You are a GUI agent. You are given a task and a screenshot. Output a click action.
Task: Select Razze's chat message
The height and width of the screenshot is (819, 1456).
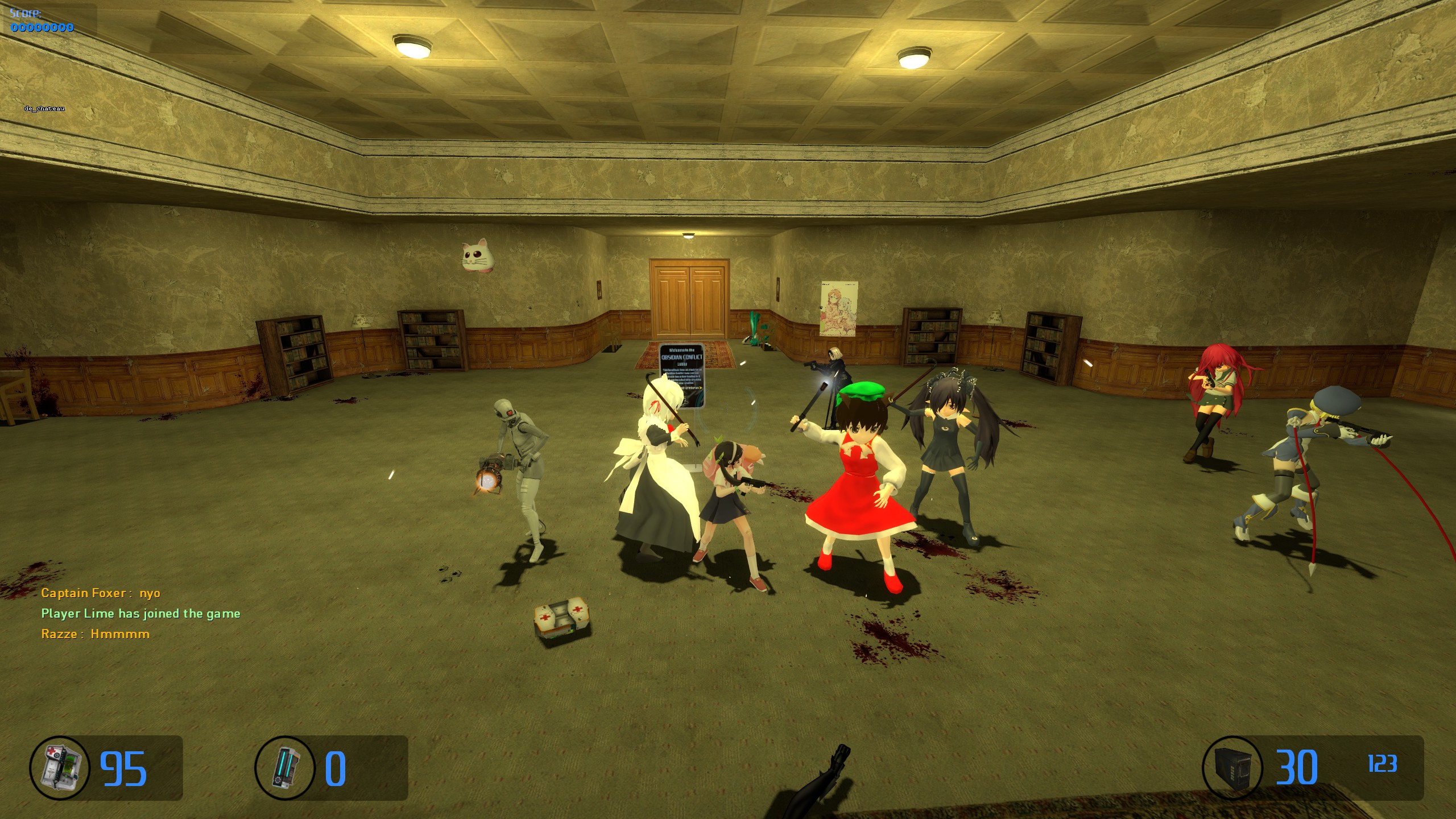[96, 634]
